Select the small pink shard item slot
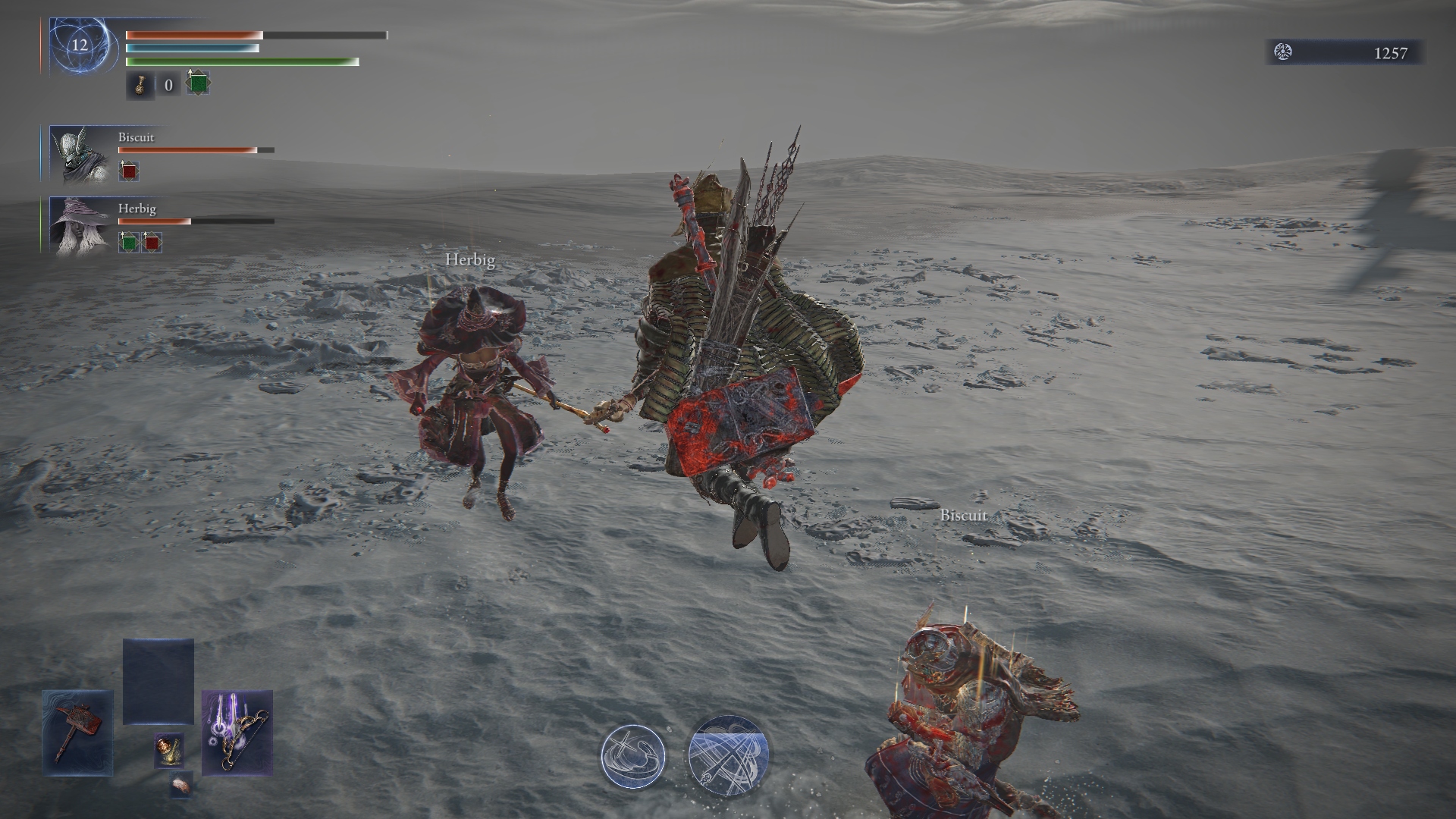The height and width of the screenshot is (819, 1456). pos(181,786)
